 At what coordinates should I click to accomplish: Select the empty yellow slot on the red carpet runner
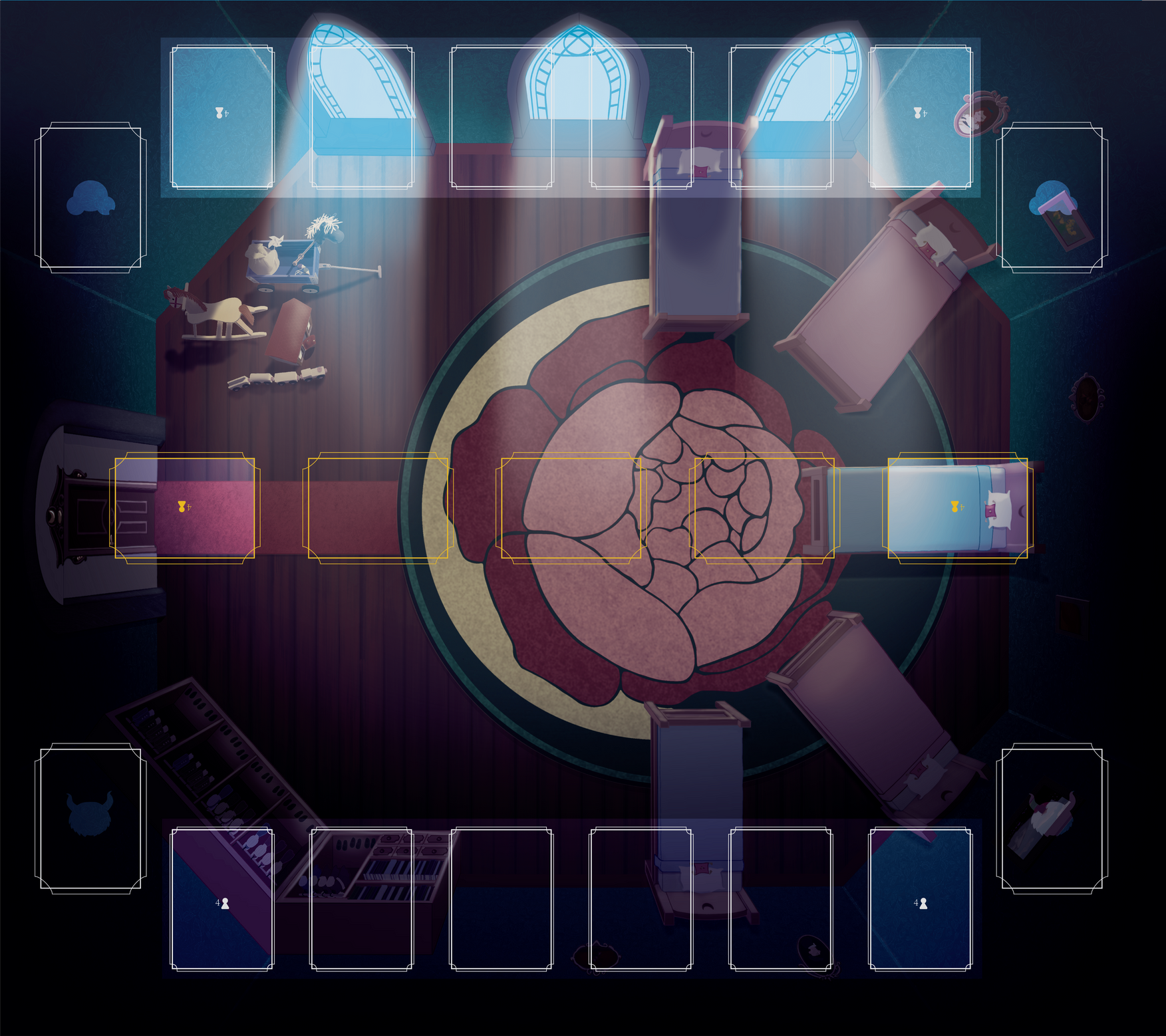click(377, 508)
